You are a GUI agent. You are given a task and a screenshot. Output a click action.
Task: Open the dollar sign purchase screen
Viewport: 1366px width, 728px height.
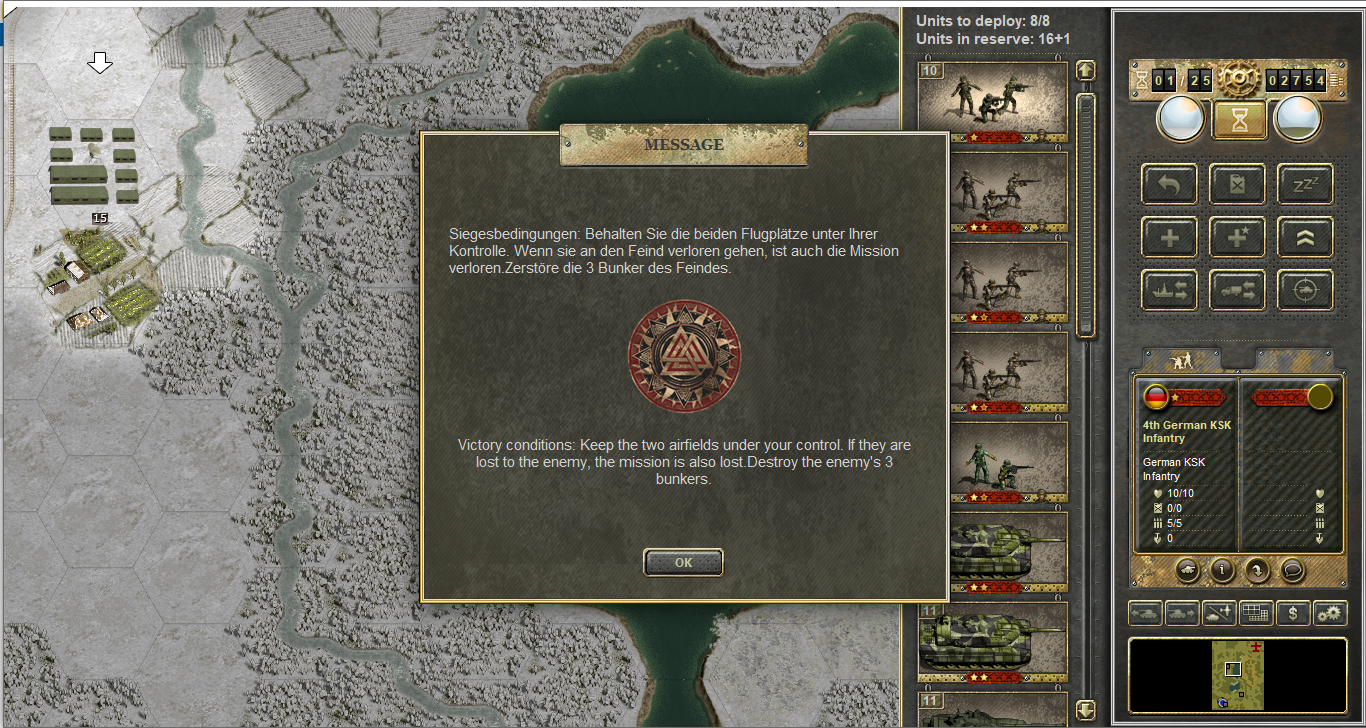click(1293, 613)
